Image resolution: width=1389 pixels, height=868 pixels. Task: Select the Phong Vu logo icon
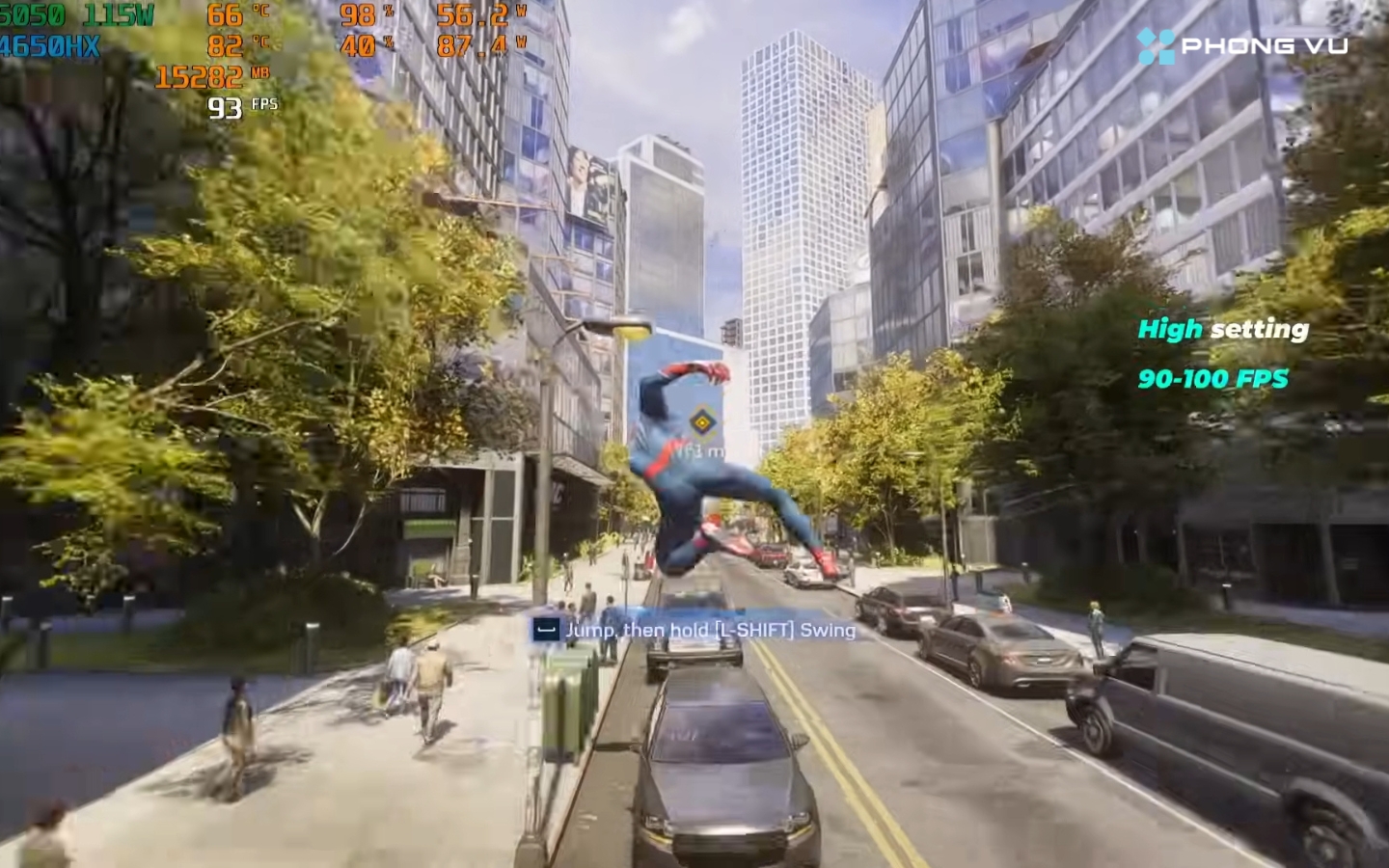(x=1153, y=42)
